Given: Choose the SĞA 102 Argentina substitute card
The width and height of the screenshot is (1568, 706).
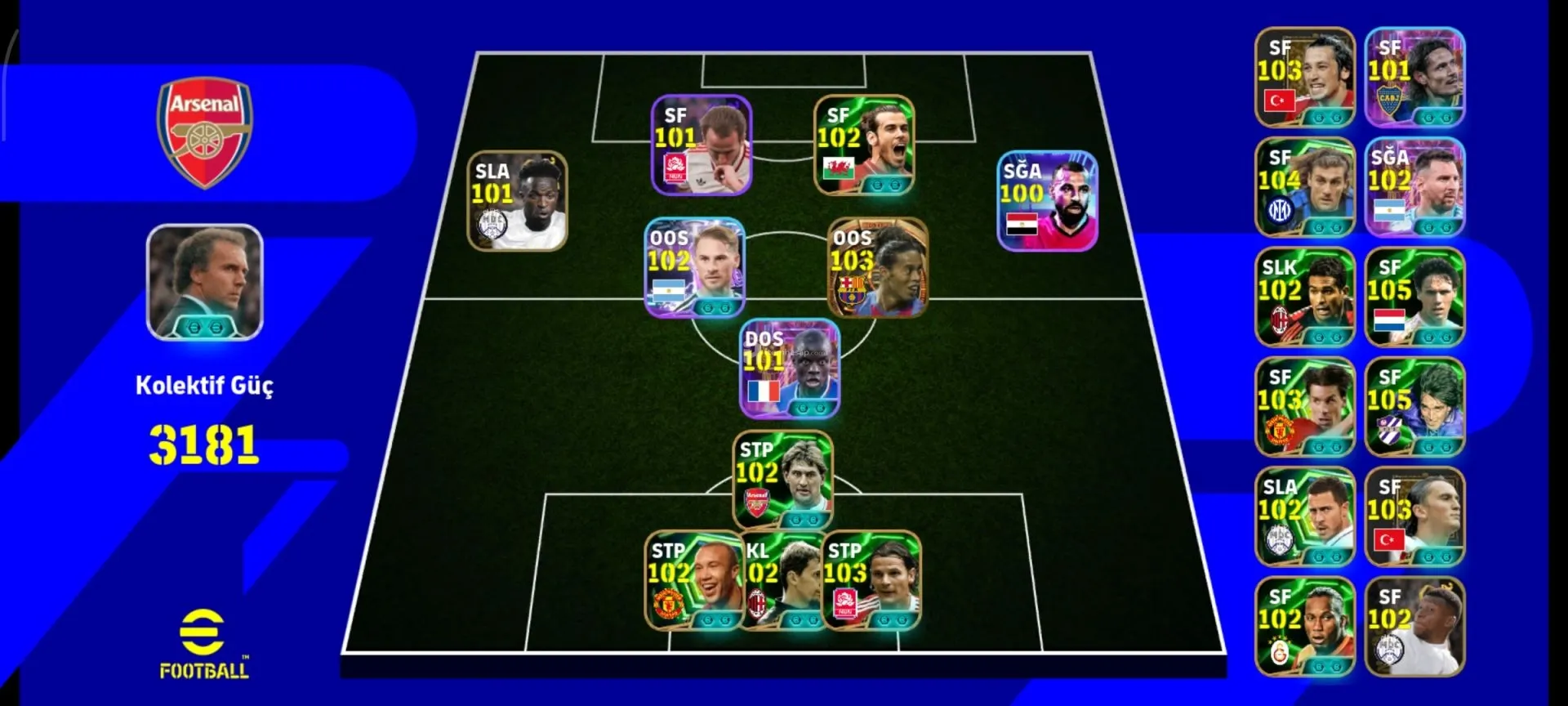Looking at the screenshot, I should [1414, 187].
